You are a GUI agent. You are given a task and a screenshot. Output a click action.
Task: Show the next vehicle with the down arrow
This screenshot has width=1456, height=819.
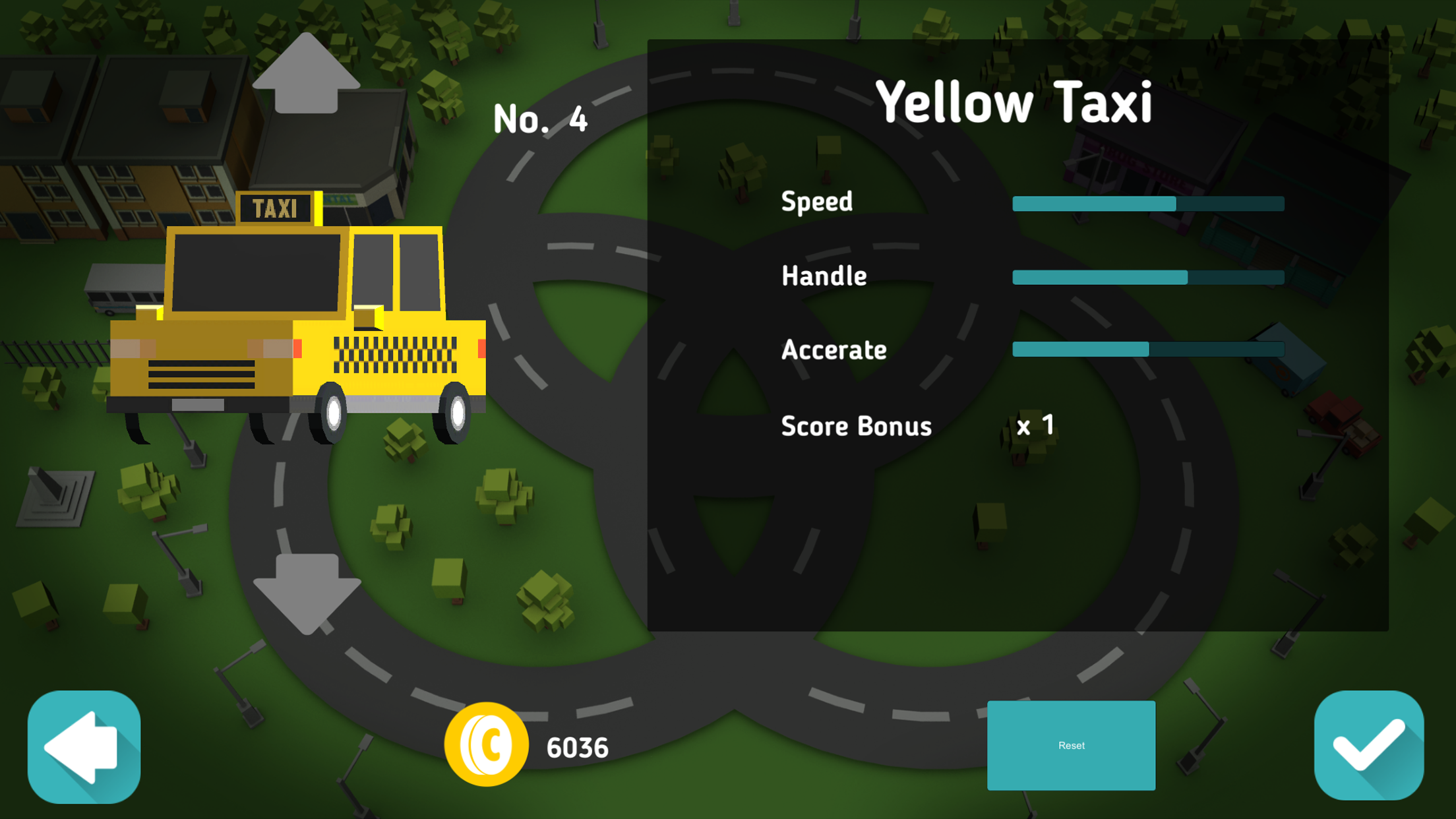(307, 591)
